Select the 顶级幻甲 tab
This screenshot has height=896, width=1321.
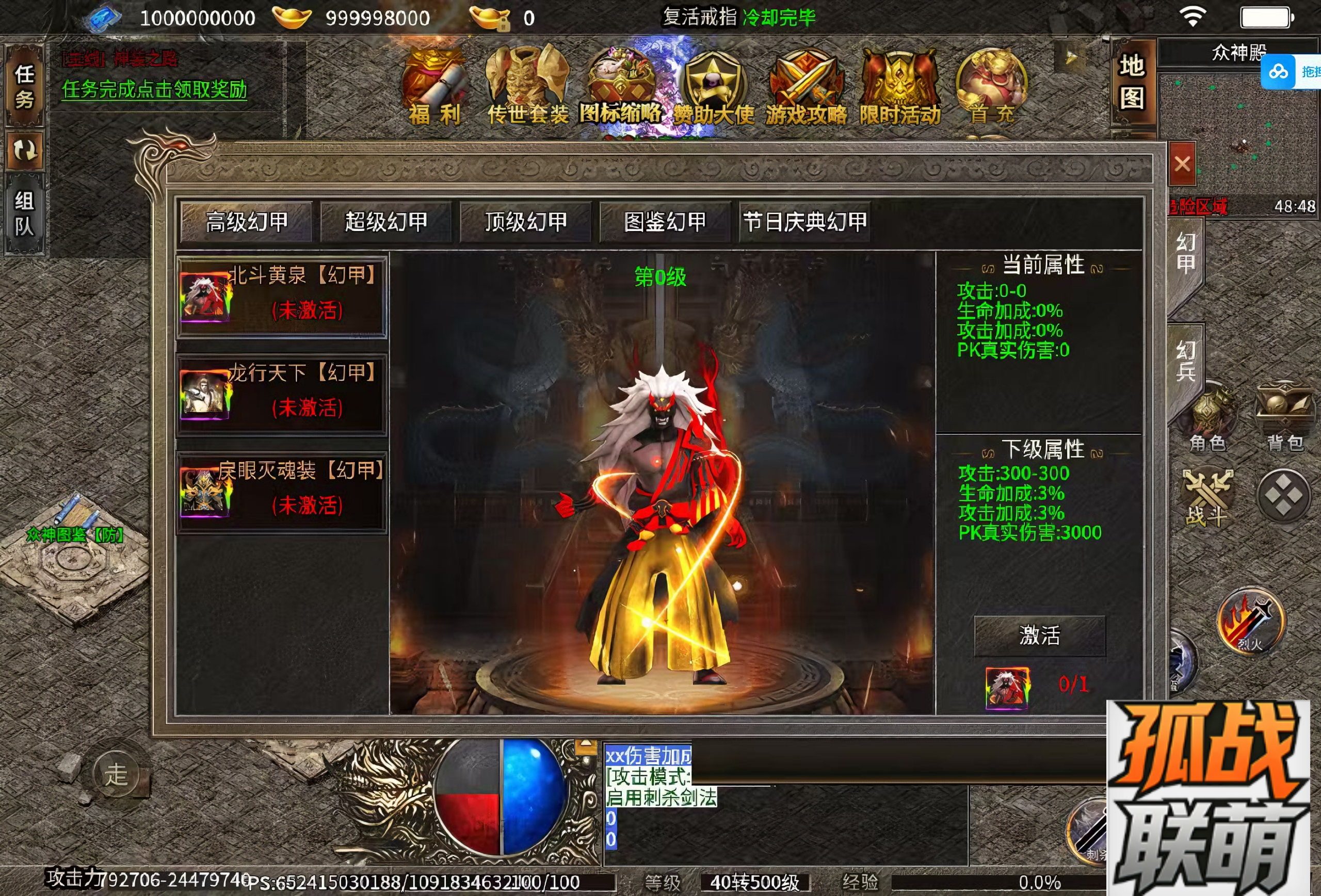click(x=526, y=222)
